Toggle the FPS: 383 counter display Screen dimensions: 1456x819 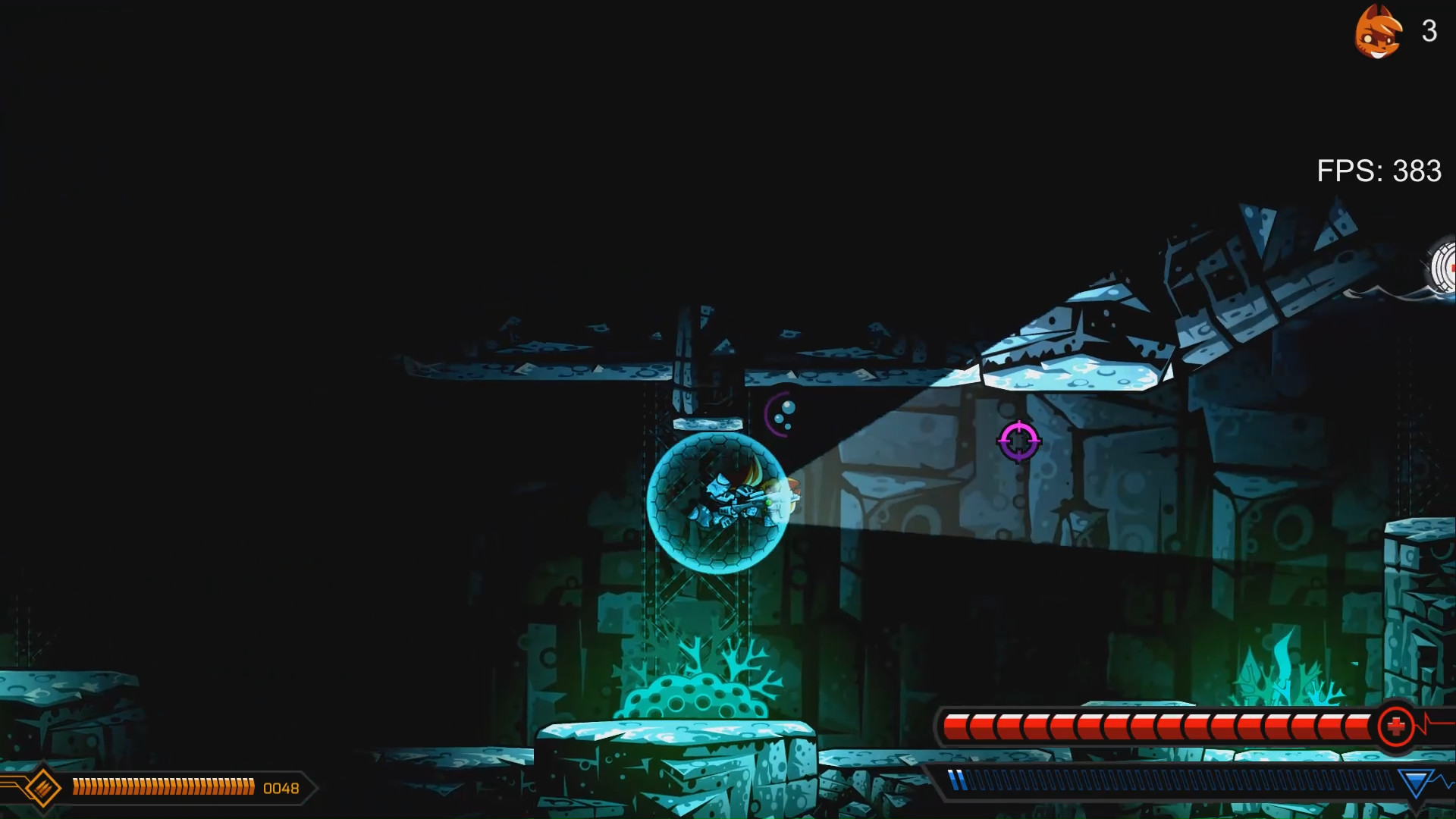(1380, 171)
